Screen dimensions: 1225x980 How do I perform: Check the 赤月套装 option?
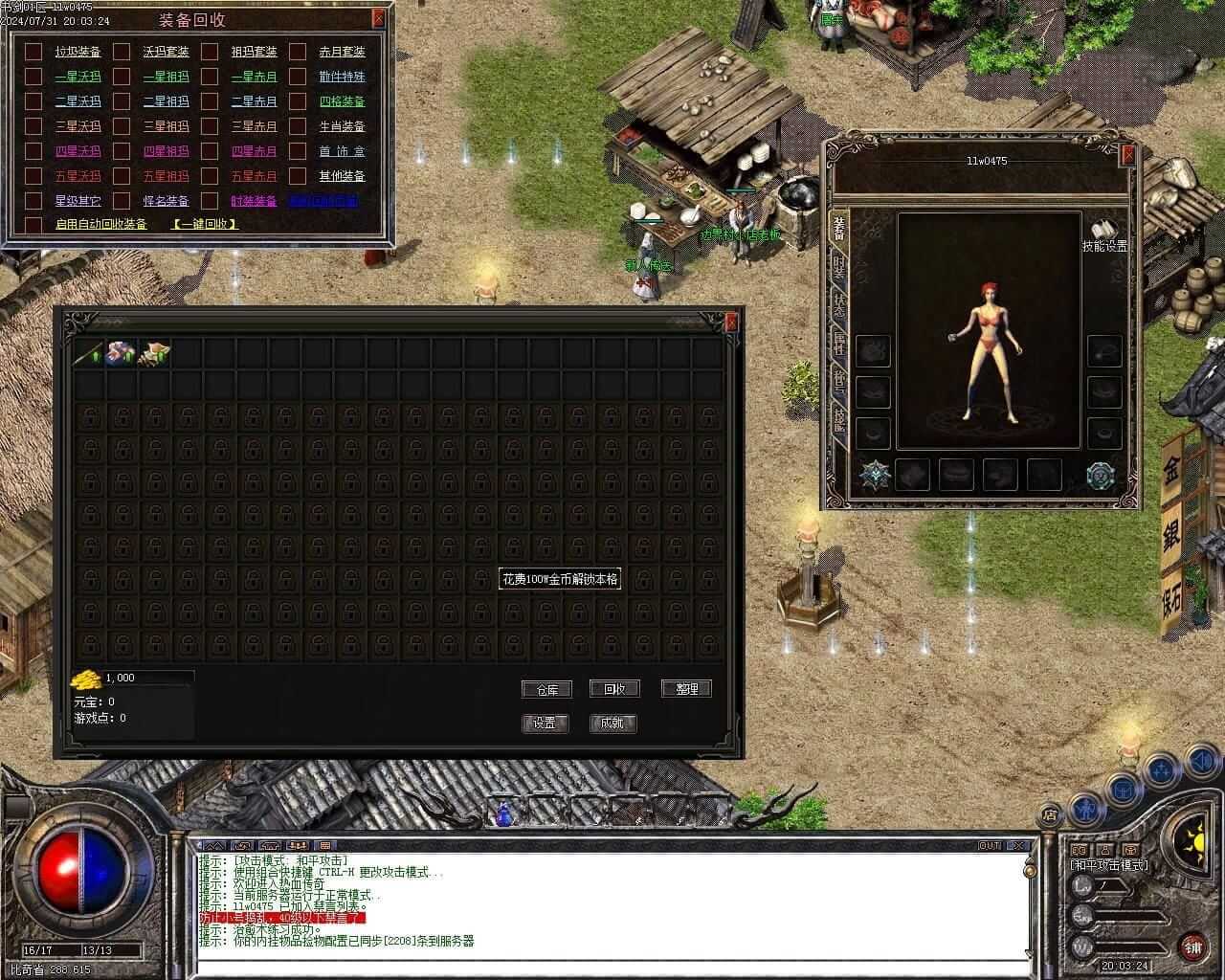click(x=298, y=52)
